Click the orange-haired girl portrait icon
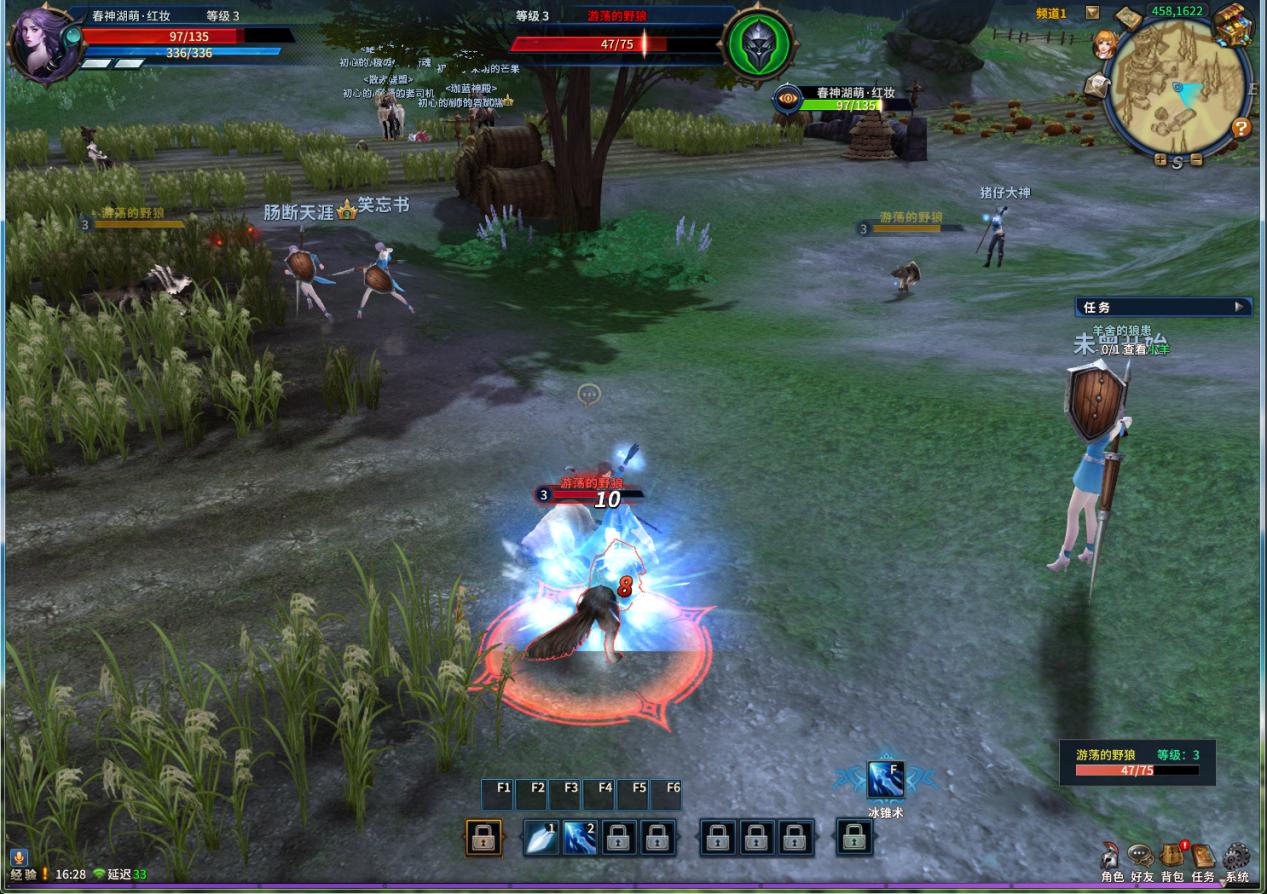Screen dimensions: 1267x894 1104,45
